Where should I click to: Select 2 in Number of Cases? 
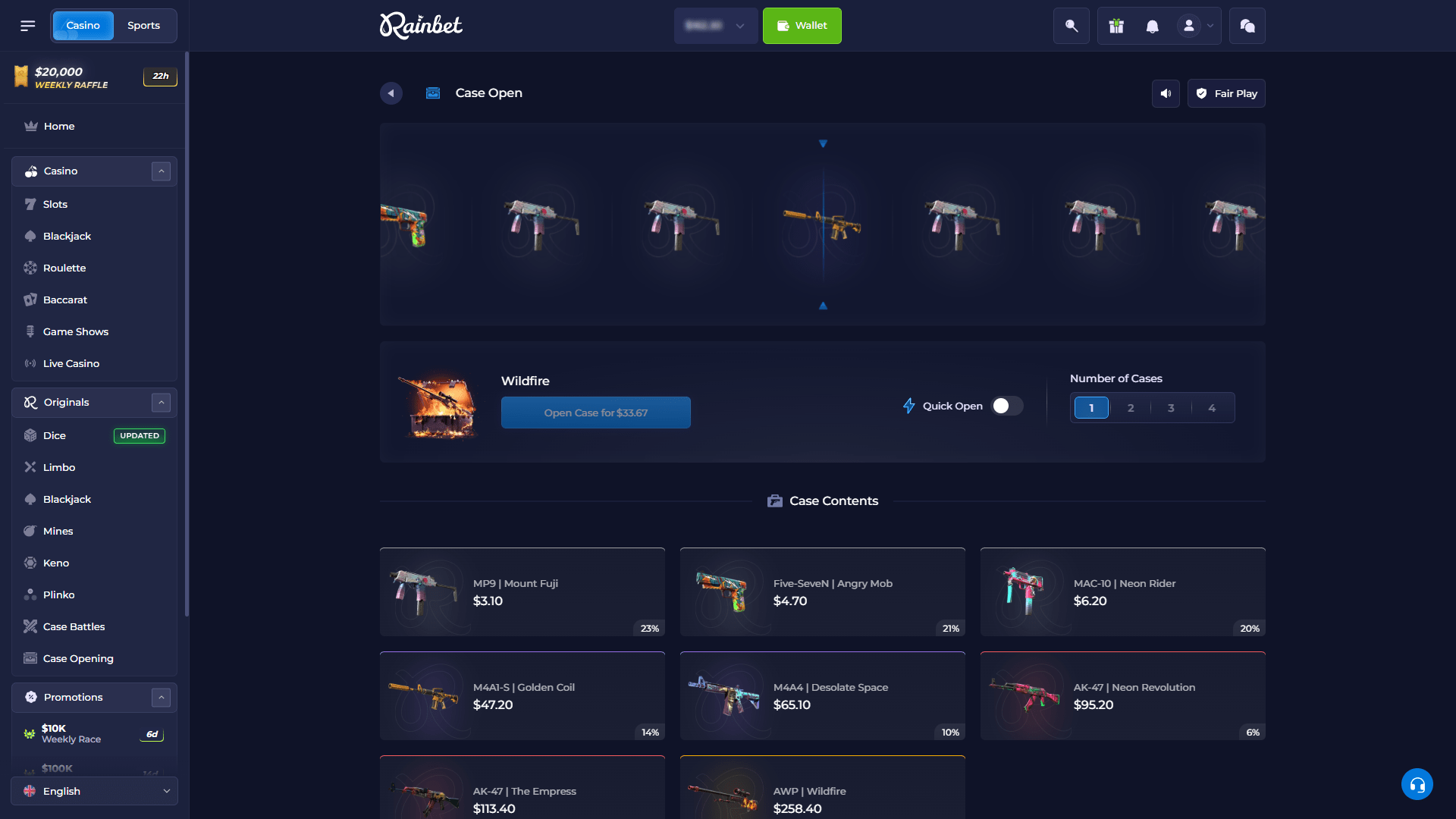pos(1131,407)
